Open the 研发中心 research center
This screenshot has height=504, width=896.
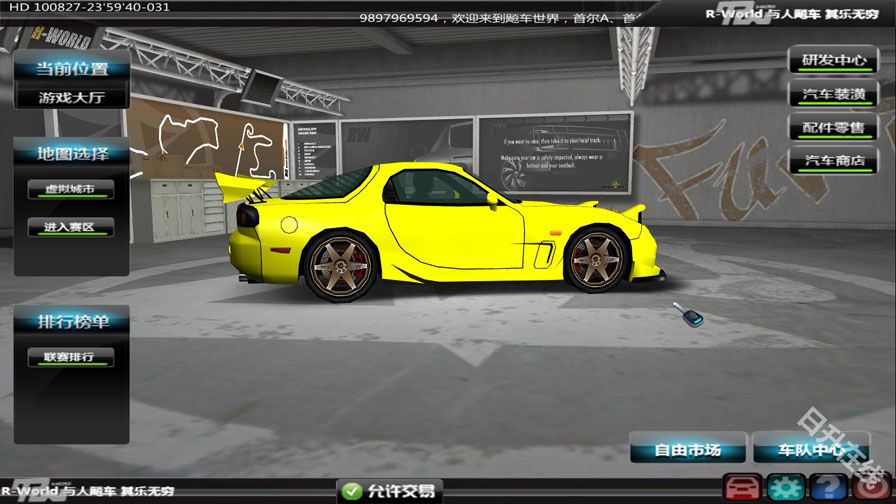(833, 60)
